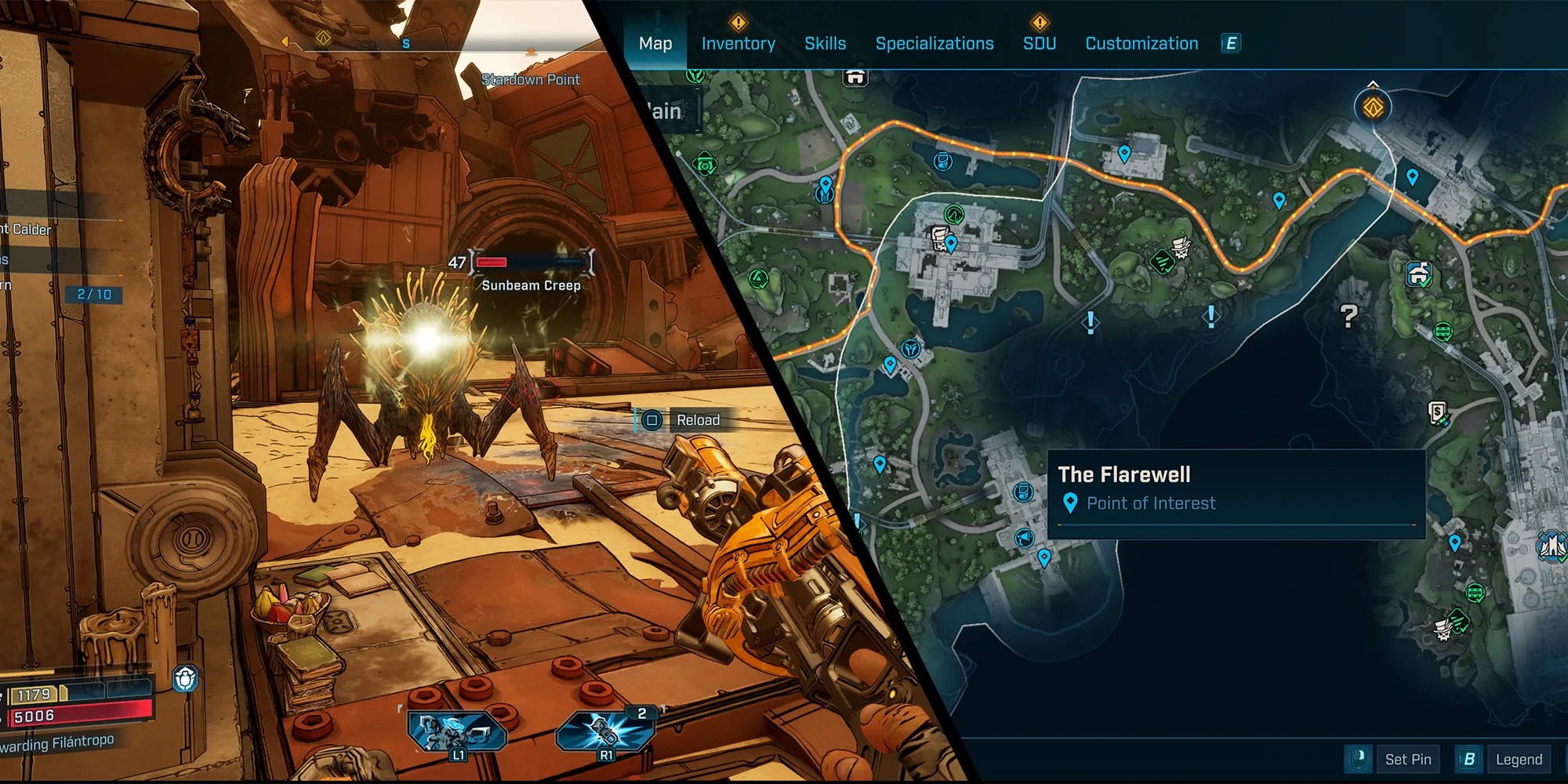This screenshot has width=1568, height=784.
Task: Use the R1 ordnance ability icon
Action: point(605,733)
